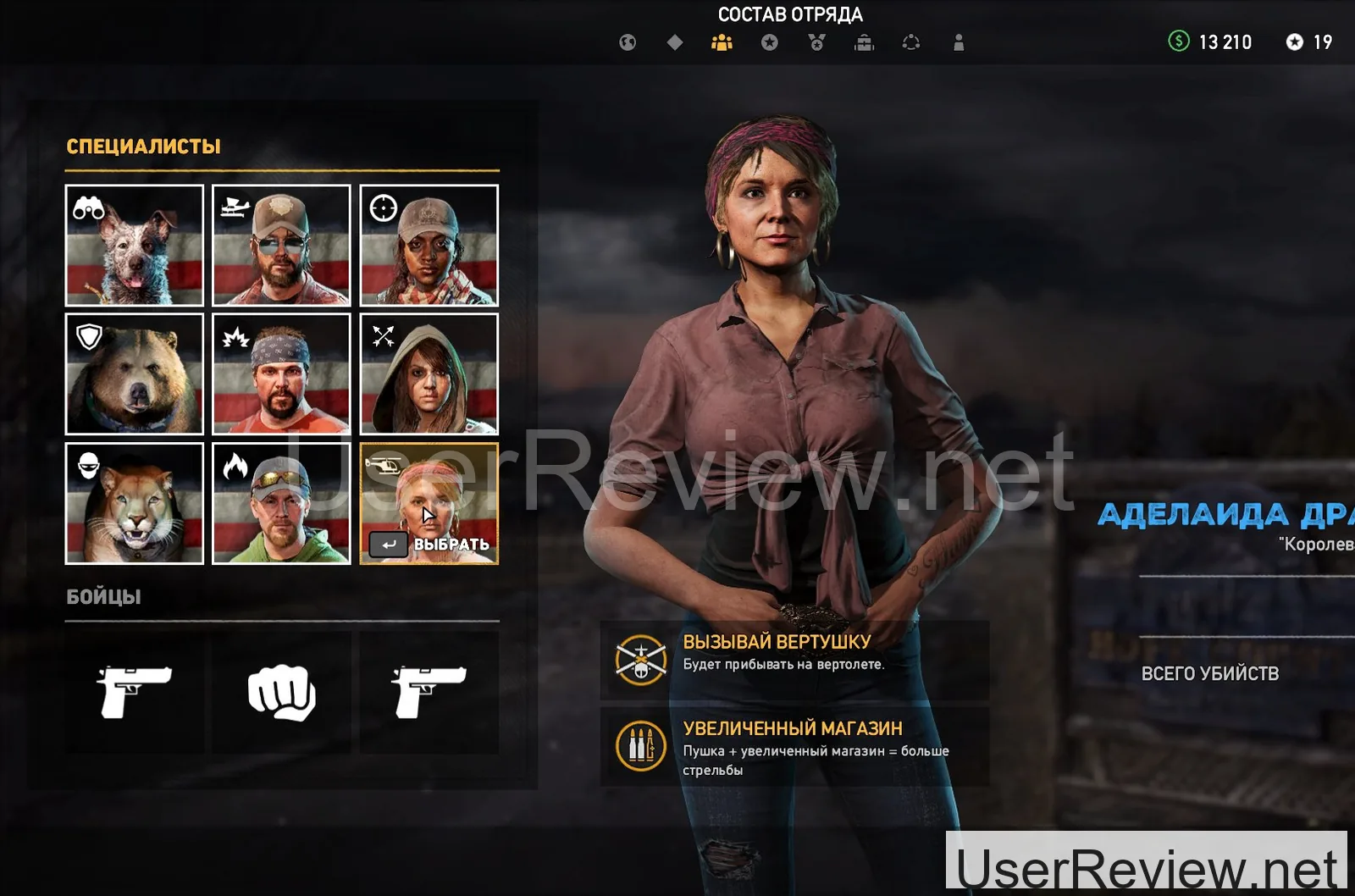Select the fist melee fighter slot

(x=281, y=693)
